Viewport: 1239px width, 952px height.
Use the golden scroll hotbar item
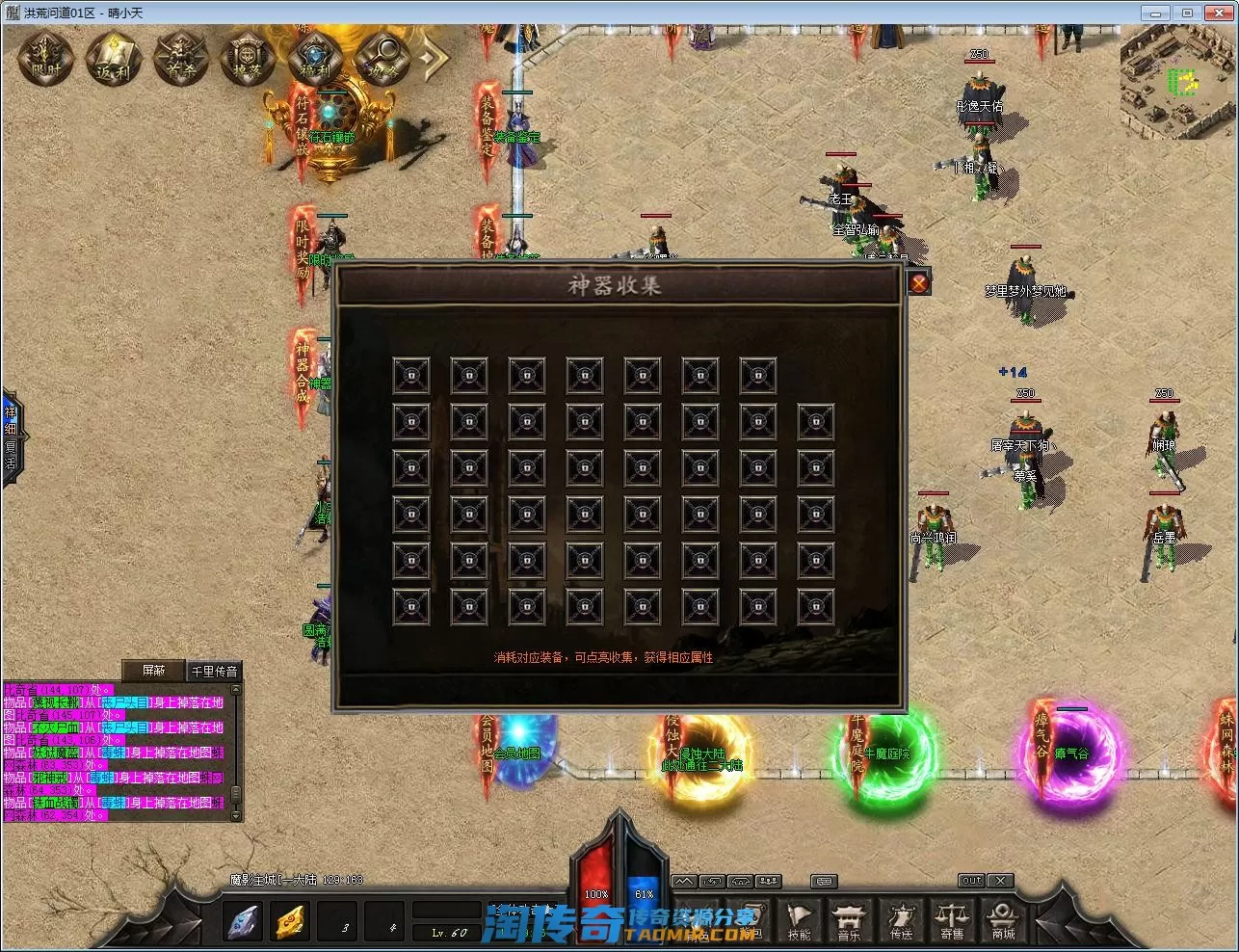[x=291, y=922]
